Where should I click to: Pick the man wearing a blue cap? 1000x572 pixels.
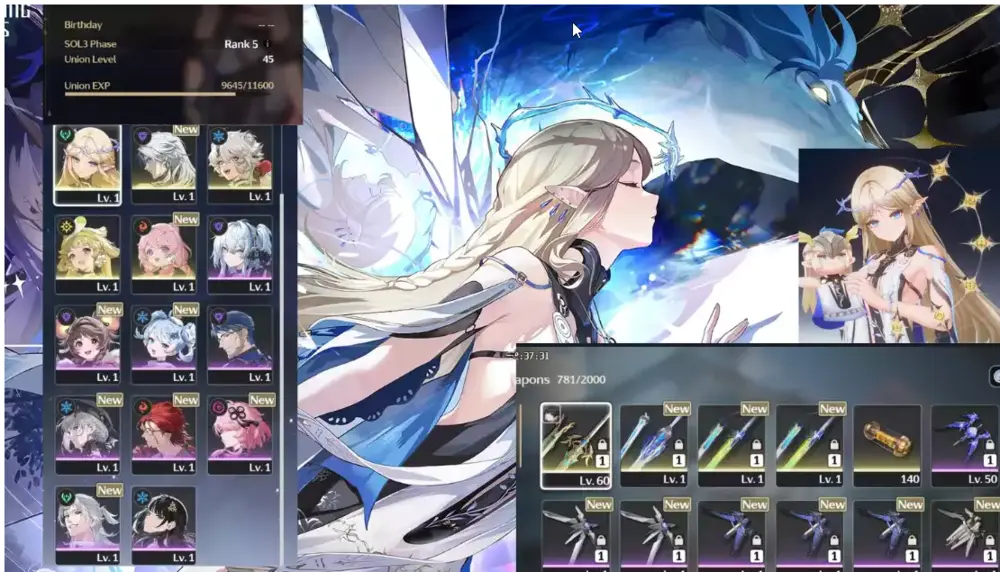(x=239, y=342)
